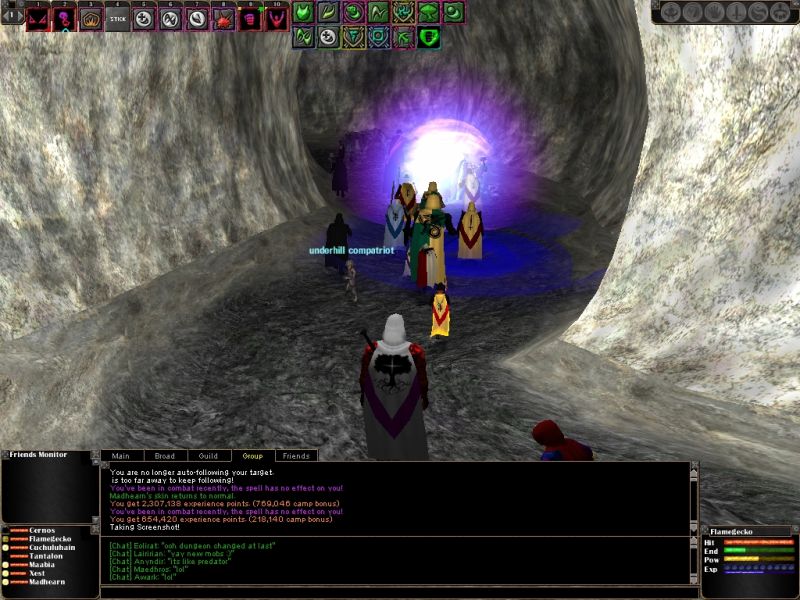Select the Guild chat tab
This screenshot has height=600, width=800.
208,456
